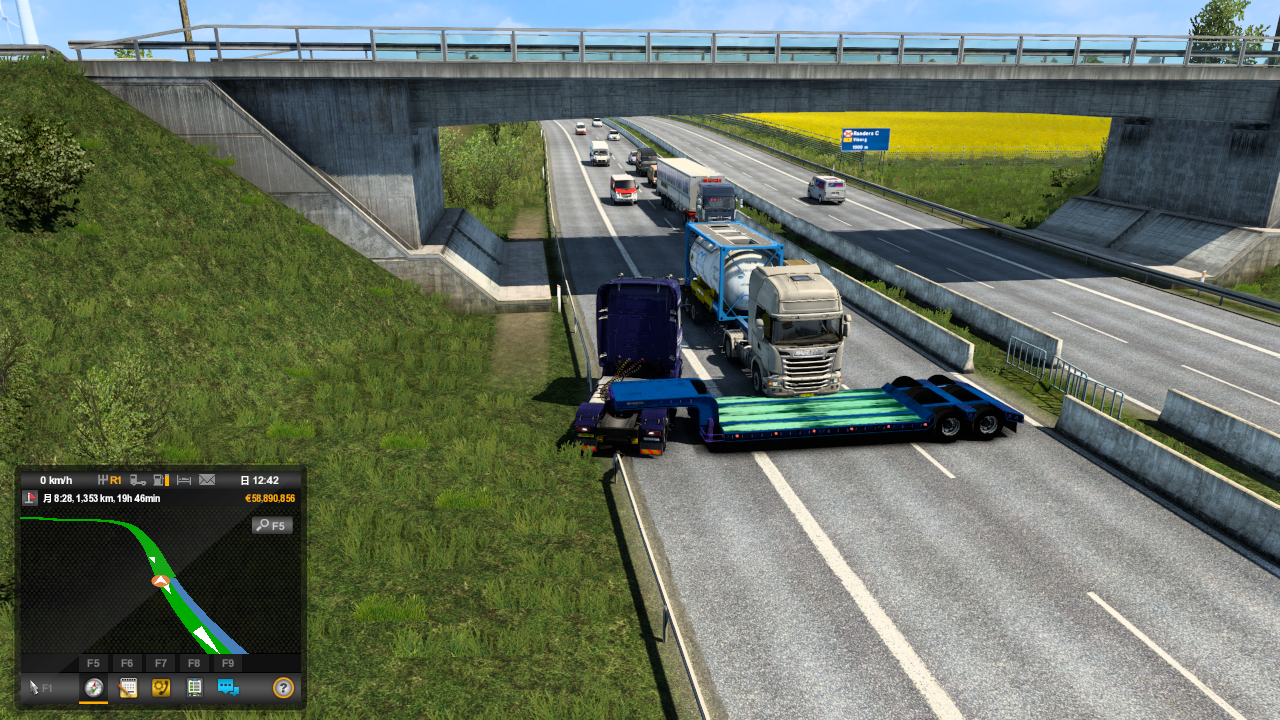Show the driver info list tab
Image resolution: width=1280 pixels, height=720 pixels.
pos(194,687)
